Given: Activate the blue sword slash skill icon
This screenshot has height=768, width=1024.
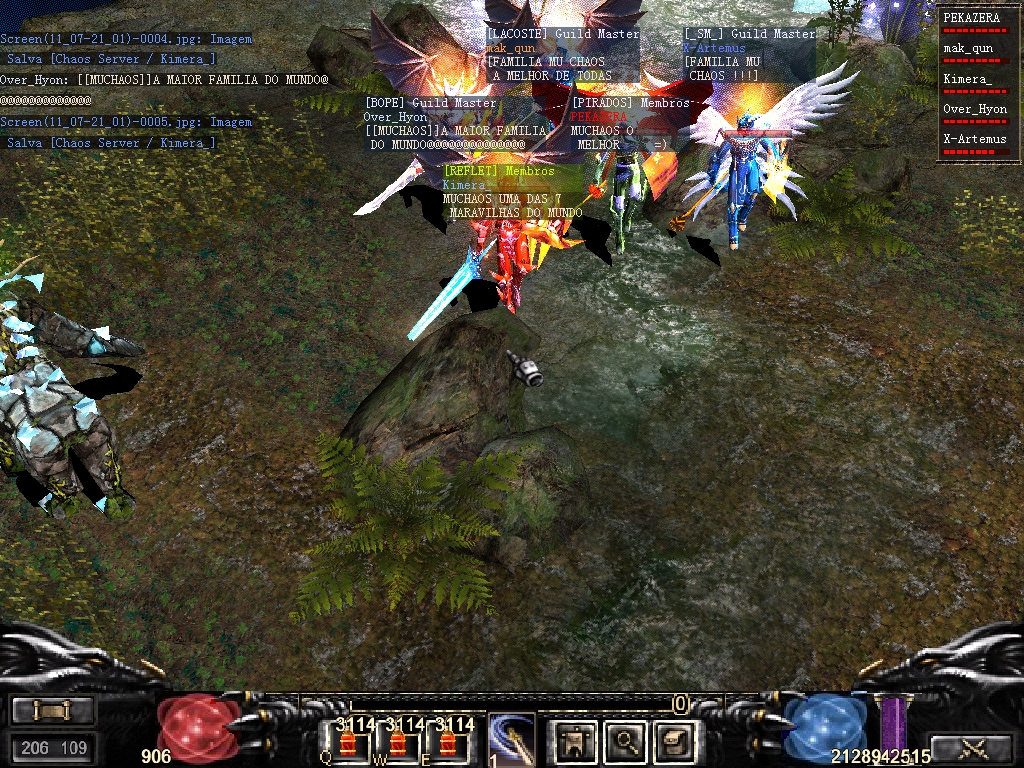Looking at the screenshot, I should click(512, 740).
